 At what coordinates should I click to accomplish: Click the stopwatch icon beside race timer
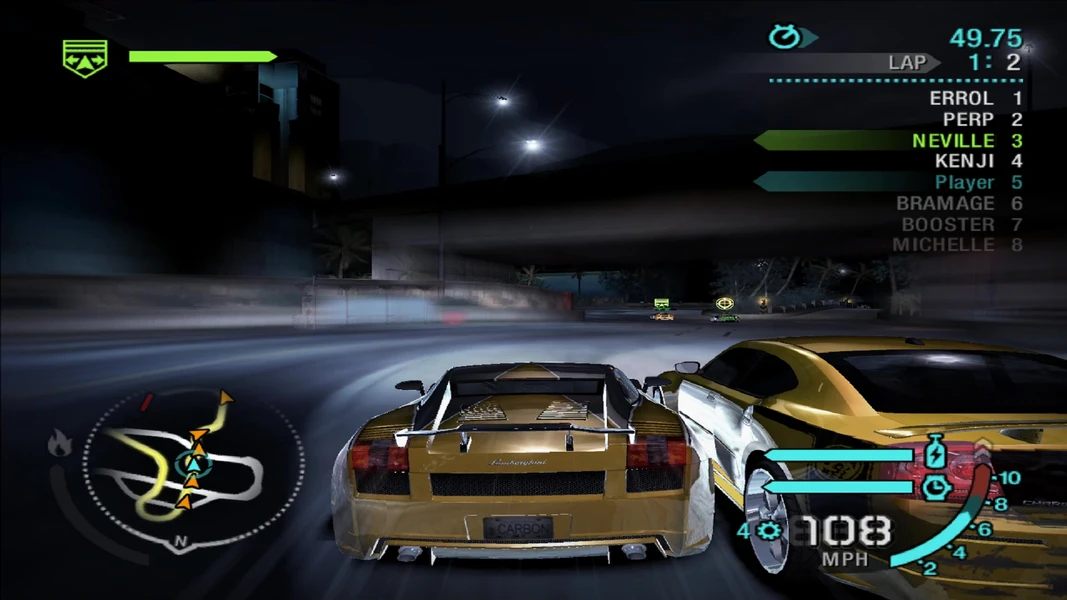pyautogui.click(x=783, y=38)
